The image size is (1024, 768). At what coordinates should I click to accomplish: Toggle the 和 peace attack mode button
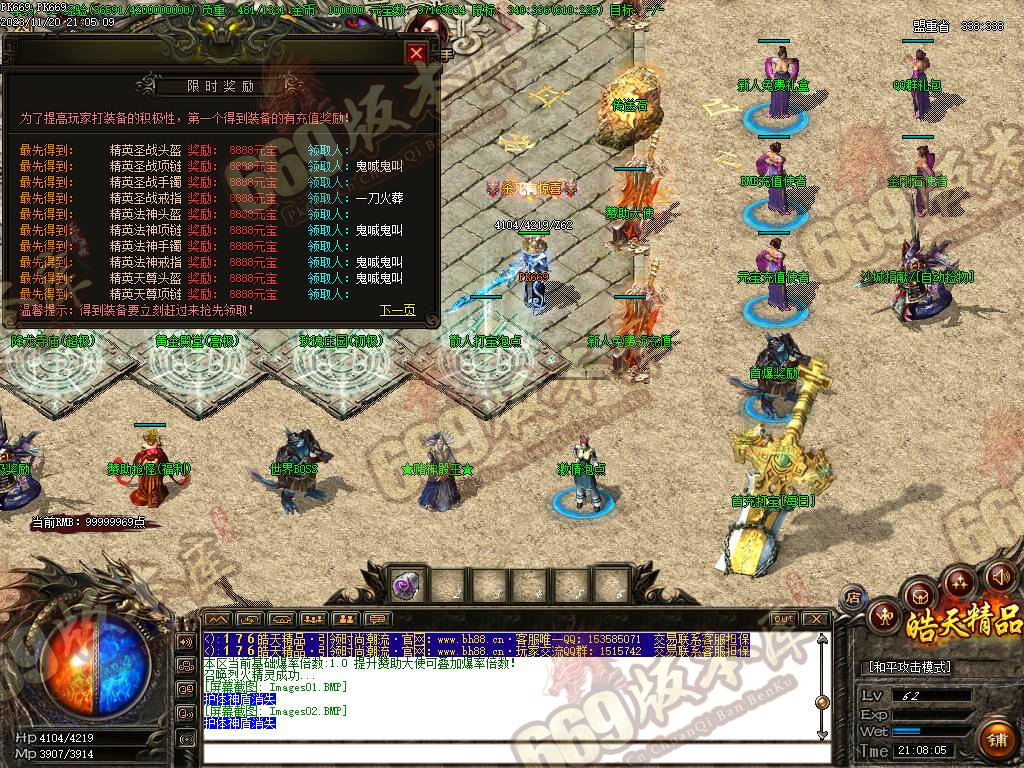tap(882, 615)
